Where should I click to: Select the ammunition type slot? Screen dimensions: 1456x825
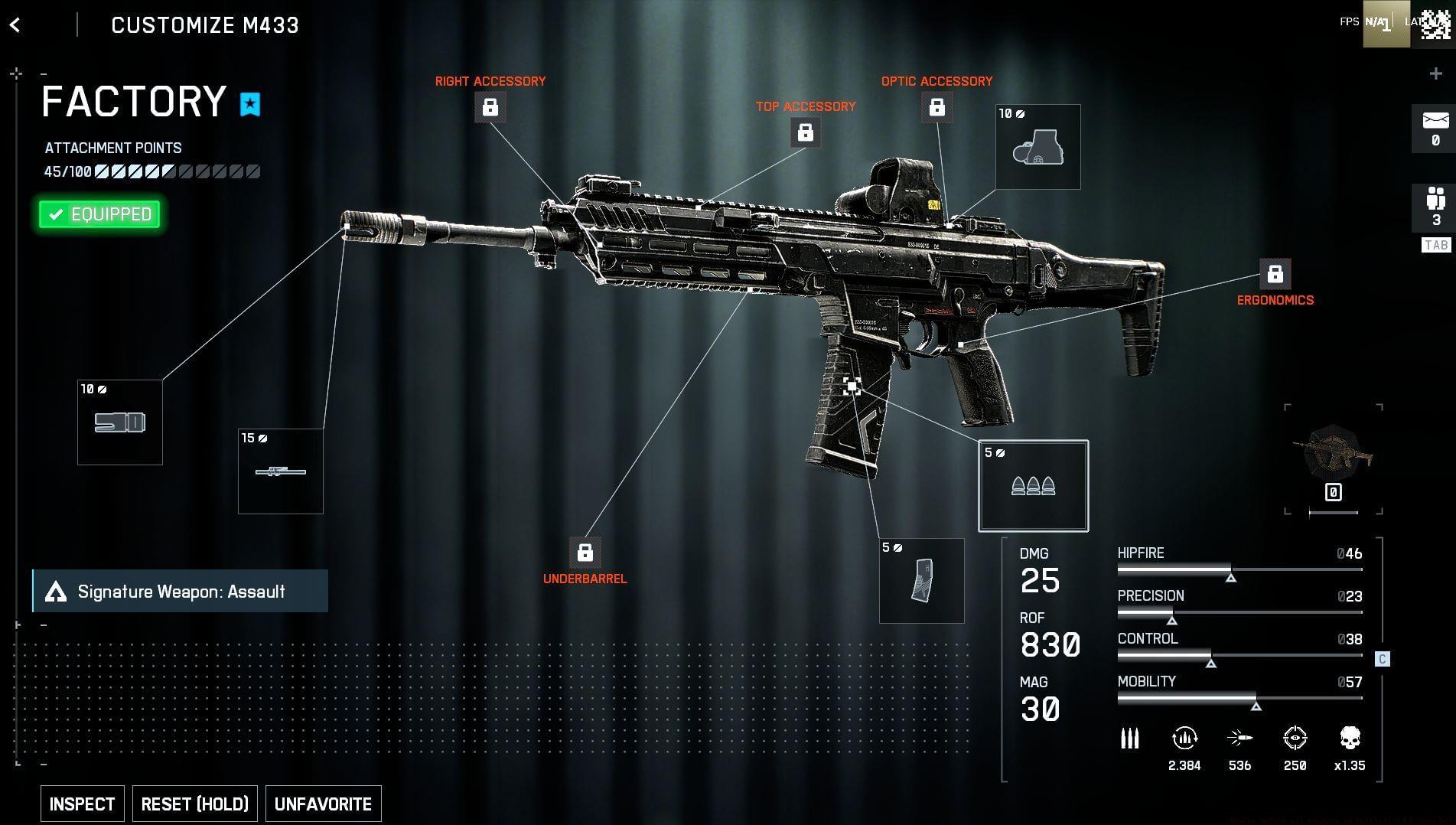[1033, 486]
